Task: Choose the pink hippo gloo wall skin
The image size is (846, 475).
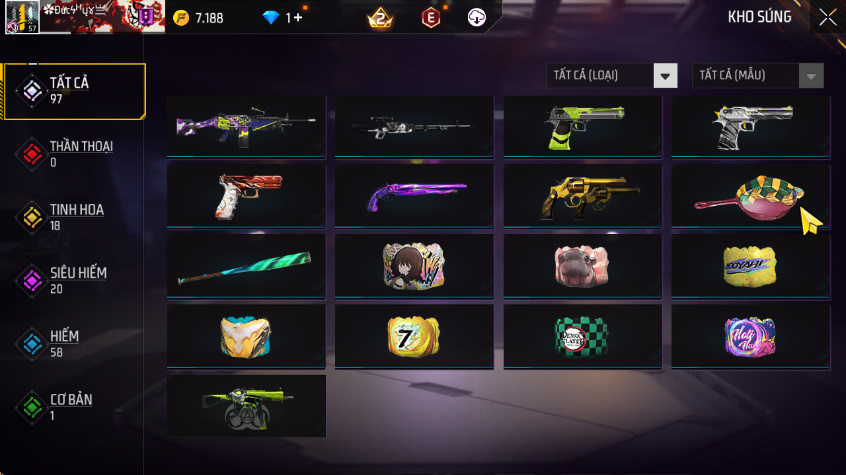Action: tap(582, 265)
